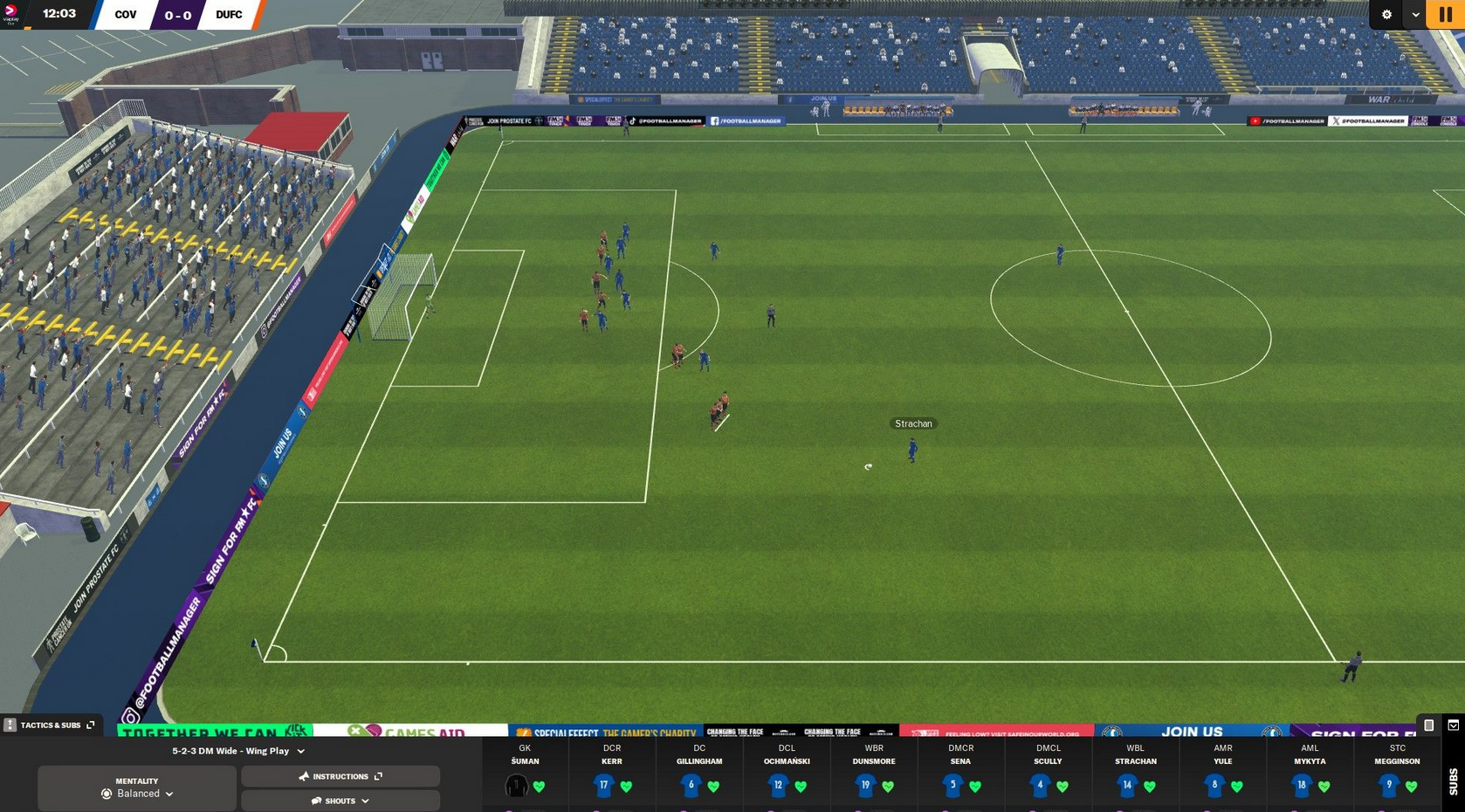Open the 5-2-3 DM Wide formation dropdown
Image resolution: width=1465 pixels, height=812 pixels.
point(238,751)
